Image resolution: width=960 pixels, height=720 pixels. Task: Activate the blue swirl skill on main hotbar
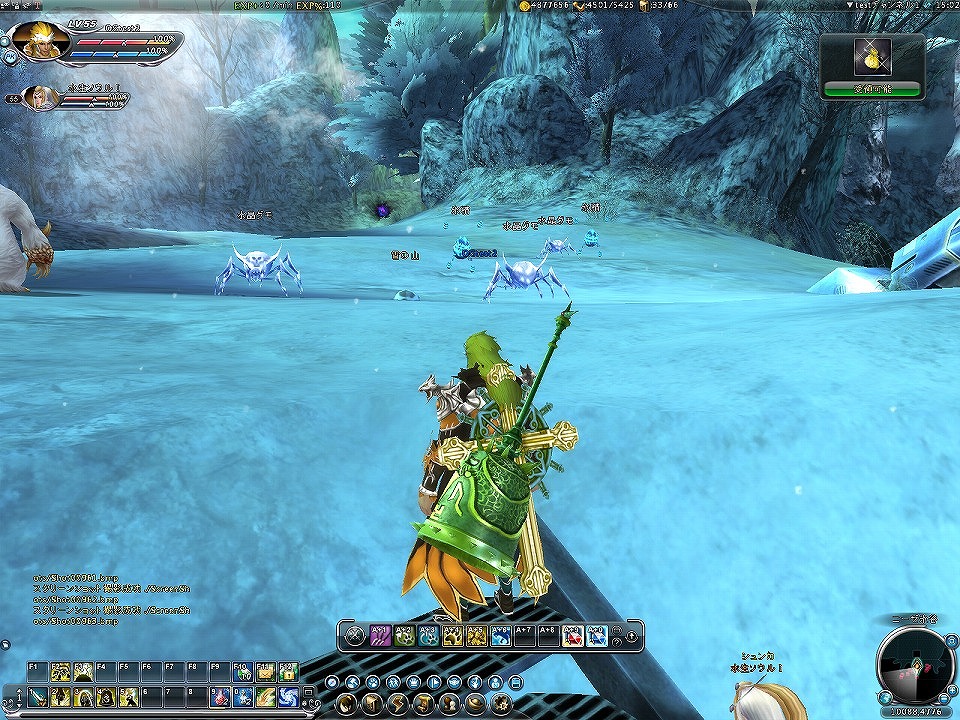click(x=288, y=697)
